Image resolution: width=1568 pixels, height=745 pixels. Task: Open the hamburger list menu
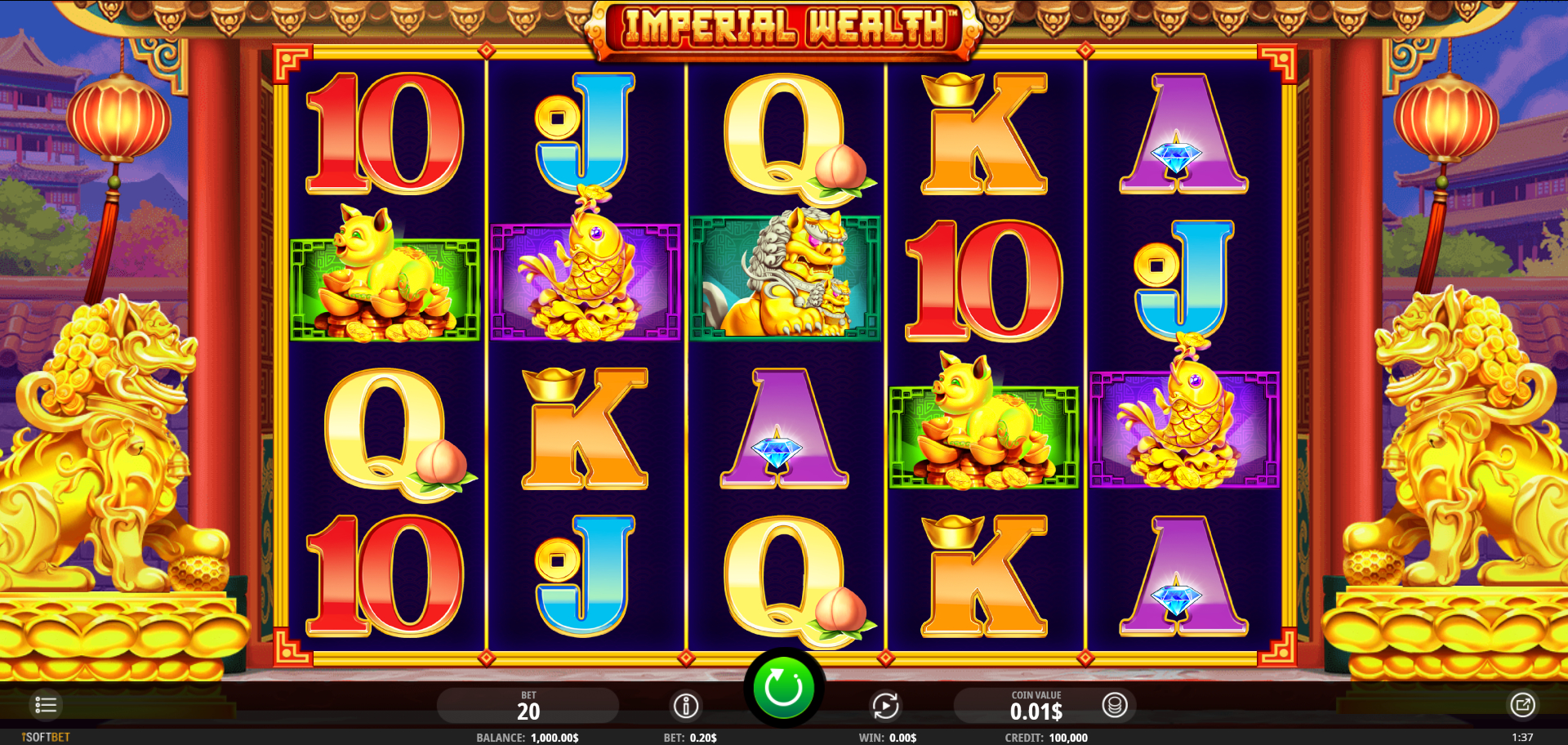[x=46, y=705]
